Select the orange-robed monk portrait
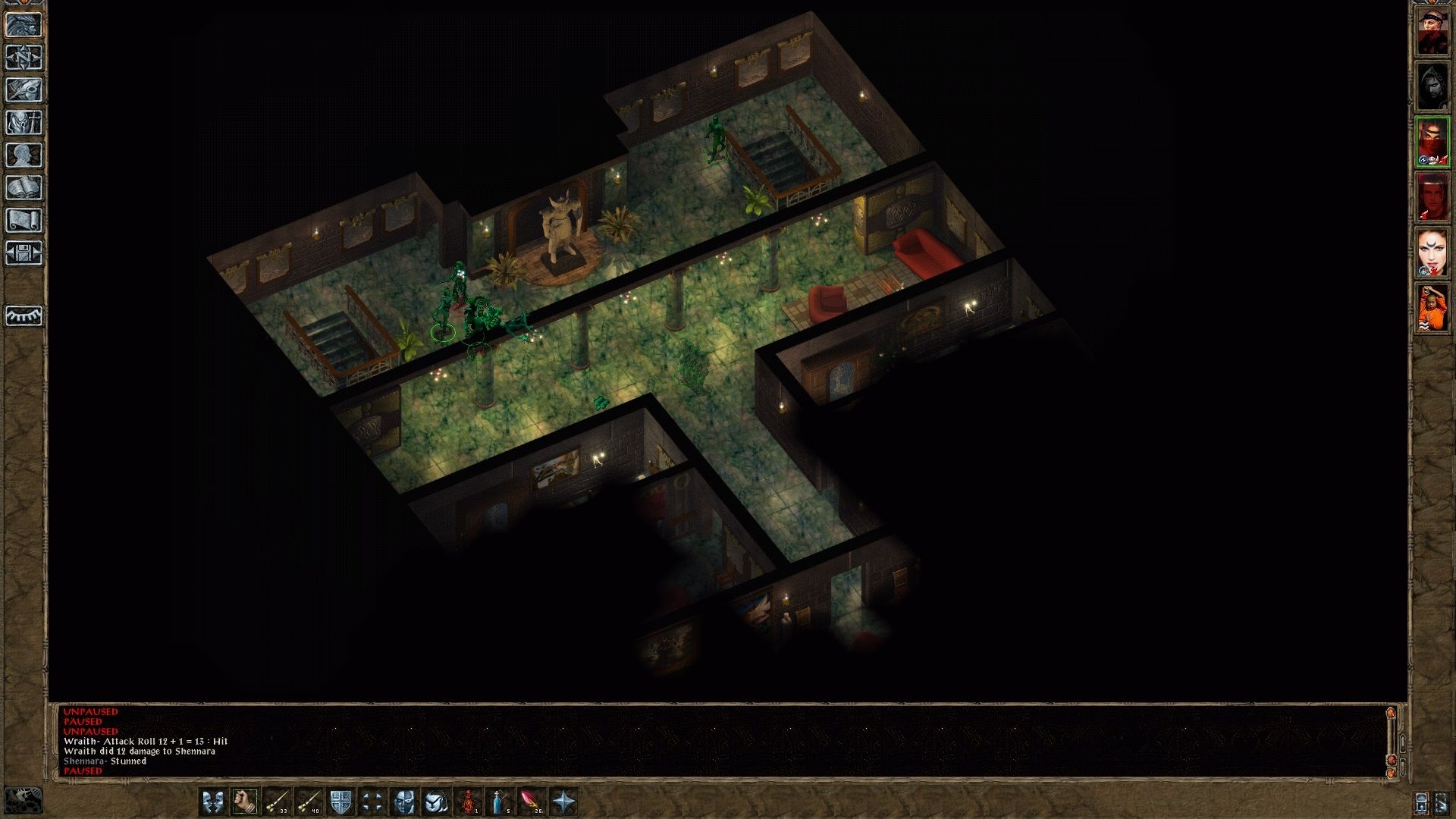The image size is (1456, 819). [1432, 308]
